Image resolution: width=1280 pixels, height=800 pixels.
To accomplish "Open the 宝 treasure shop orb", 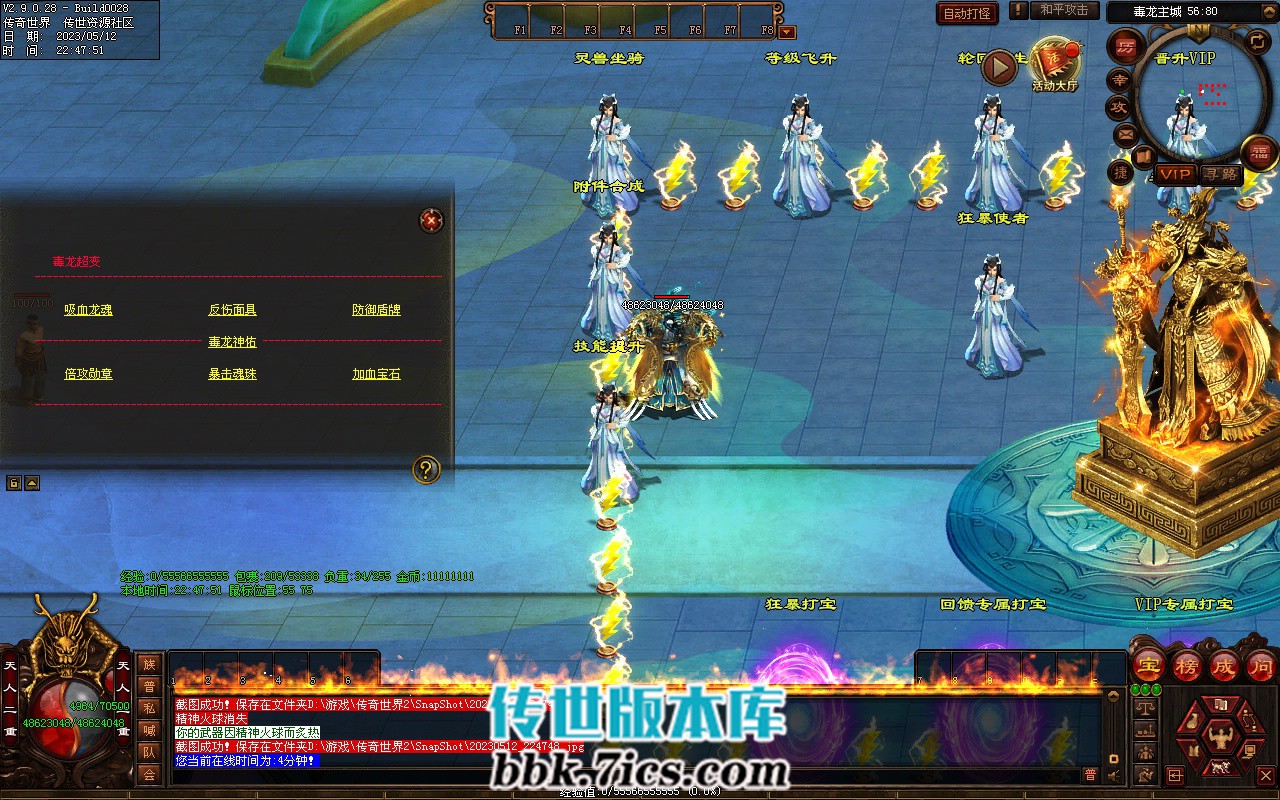I will [1149, 665].
